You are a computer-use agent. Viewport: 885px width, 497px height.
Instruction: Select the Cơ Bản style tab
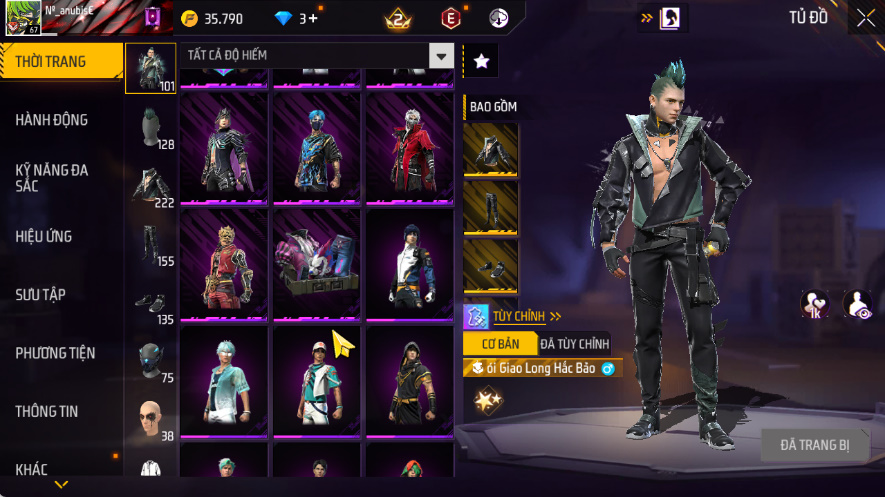click(x=500, y=343)
